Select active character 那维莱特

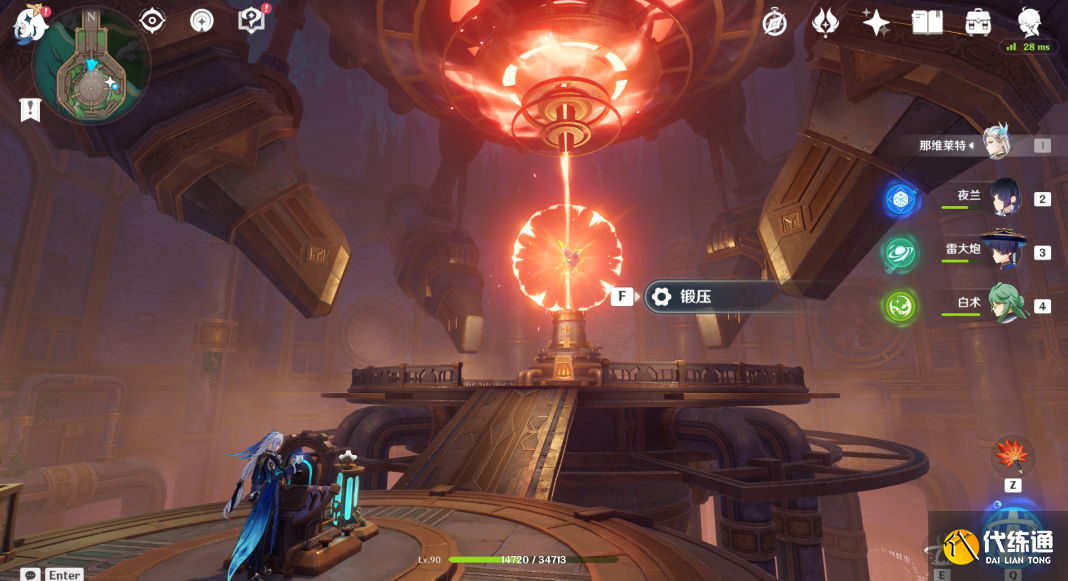coord(996,144)
